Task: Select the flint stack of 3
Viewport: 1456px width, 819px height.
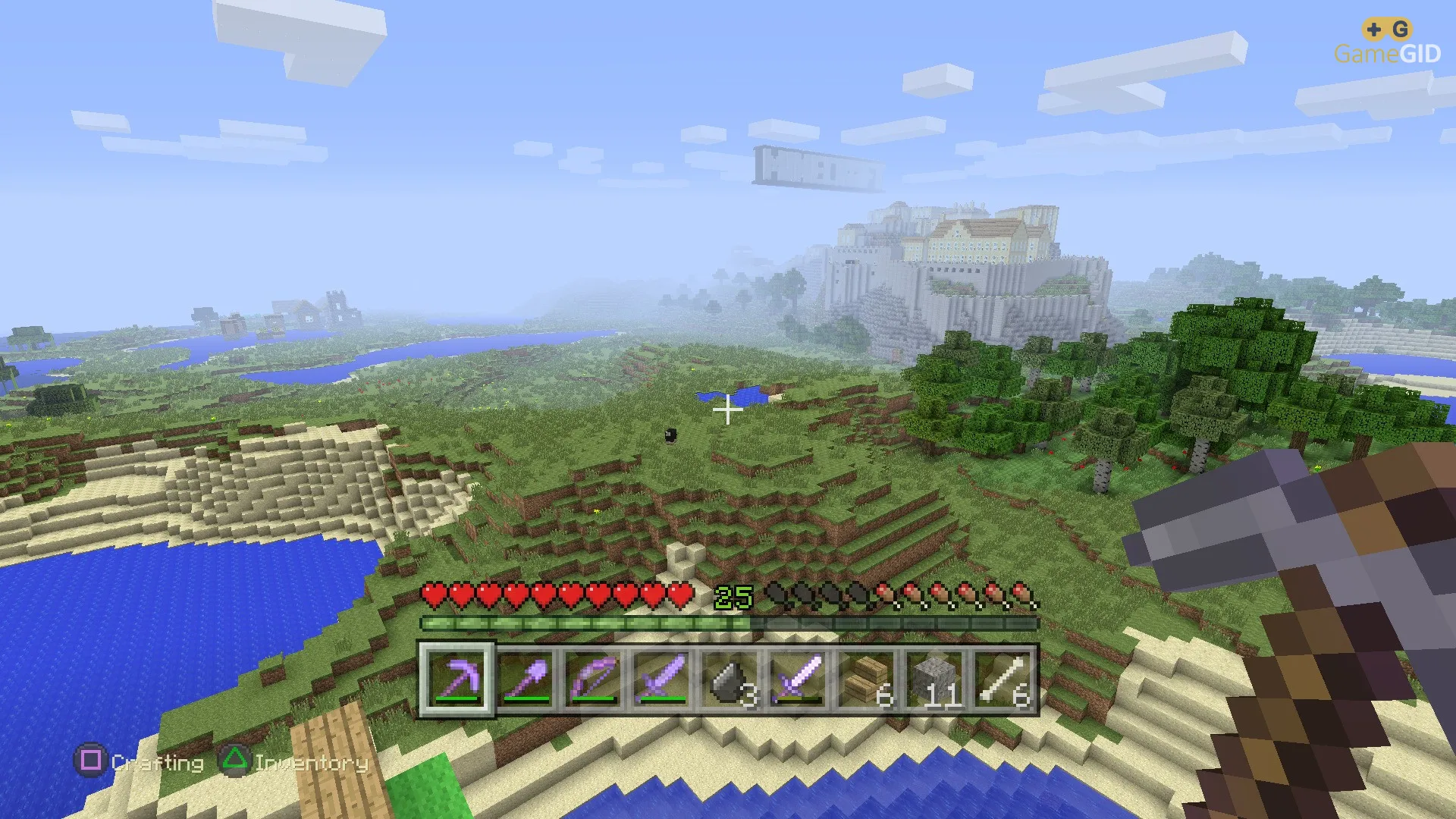Action: point(730,679)
